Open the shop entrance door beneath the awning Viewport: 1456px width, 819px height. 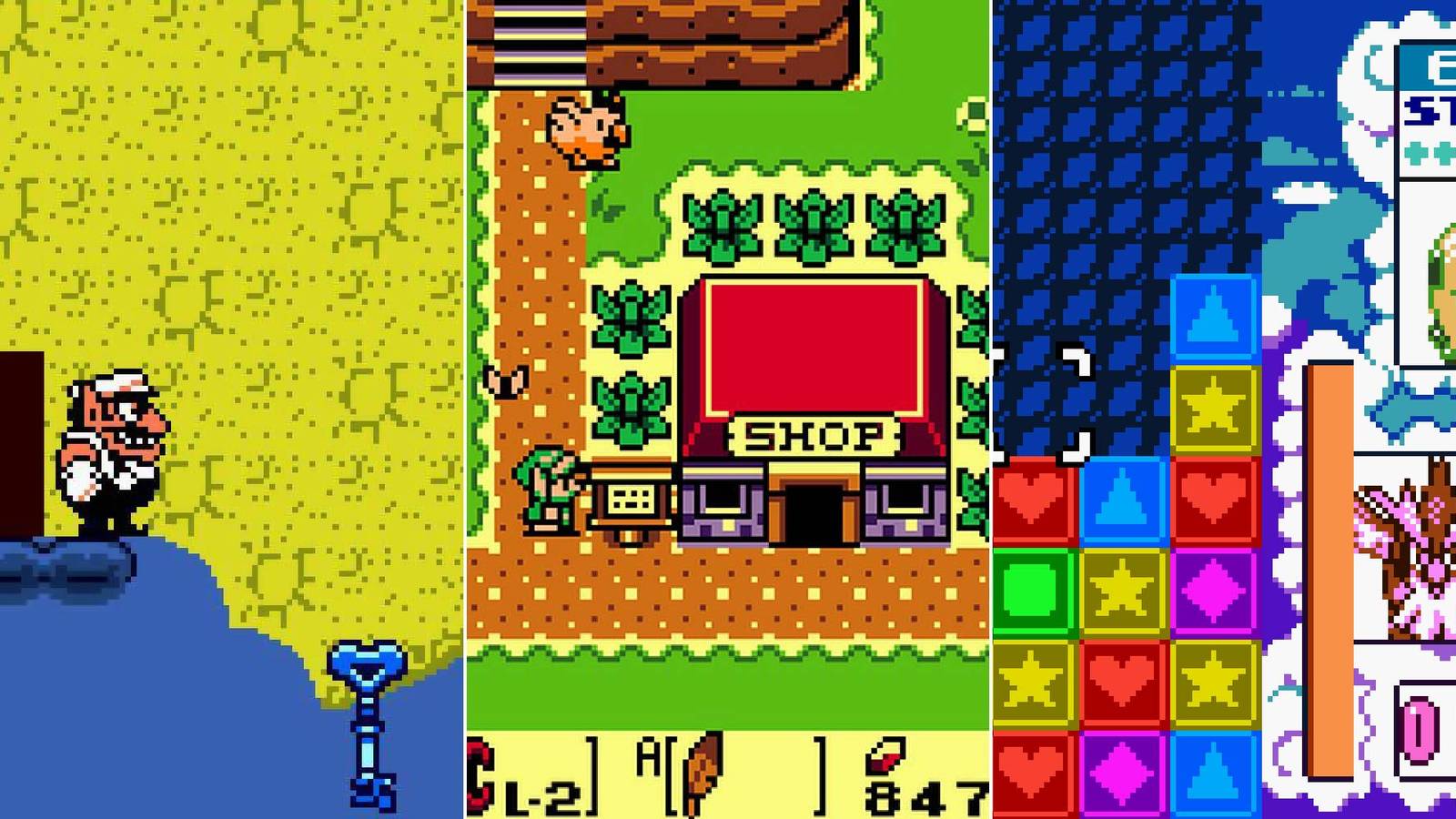coord(813,514)
